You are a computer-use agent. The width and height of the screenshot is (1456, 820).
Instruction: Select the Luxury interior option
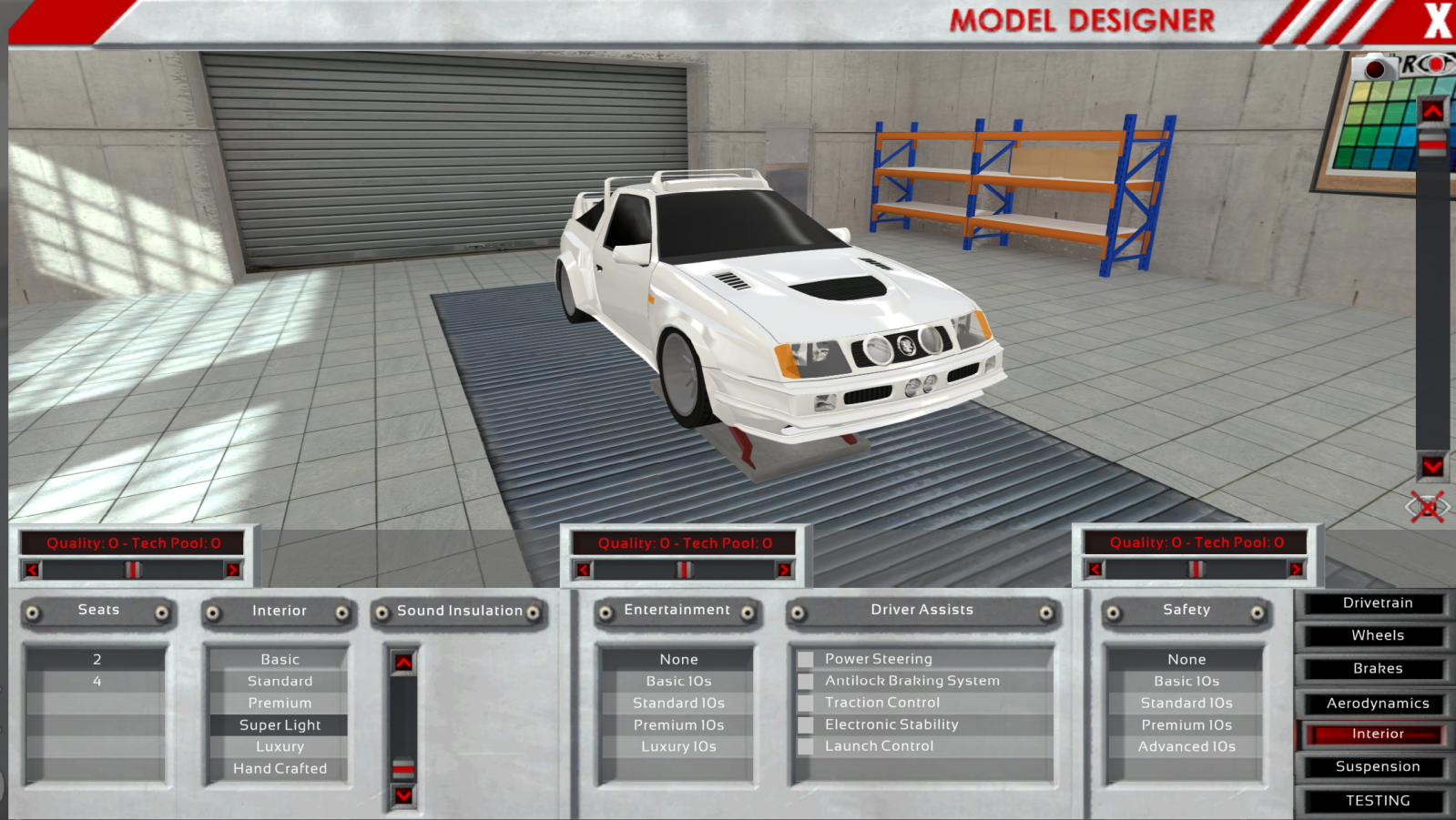coord(280,747)
